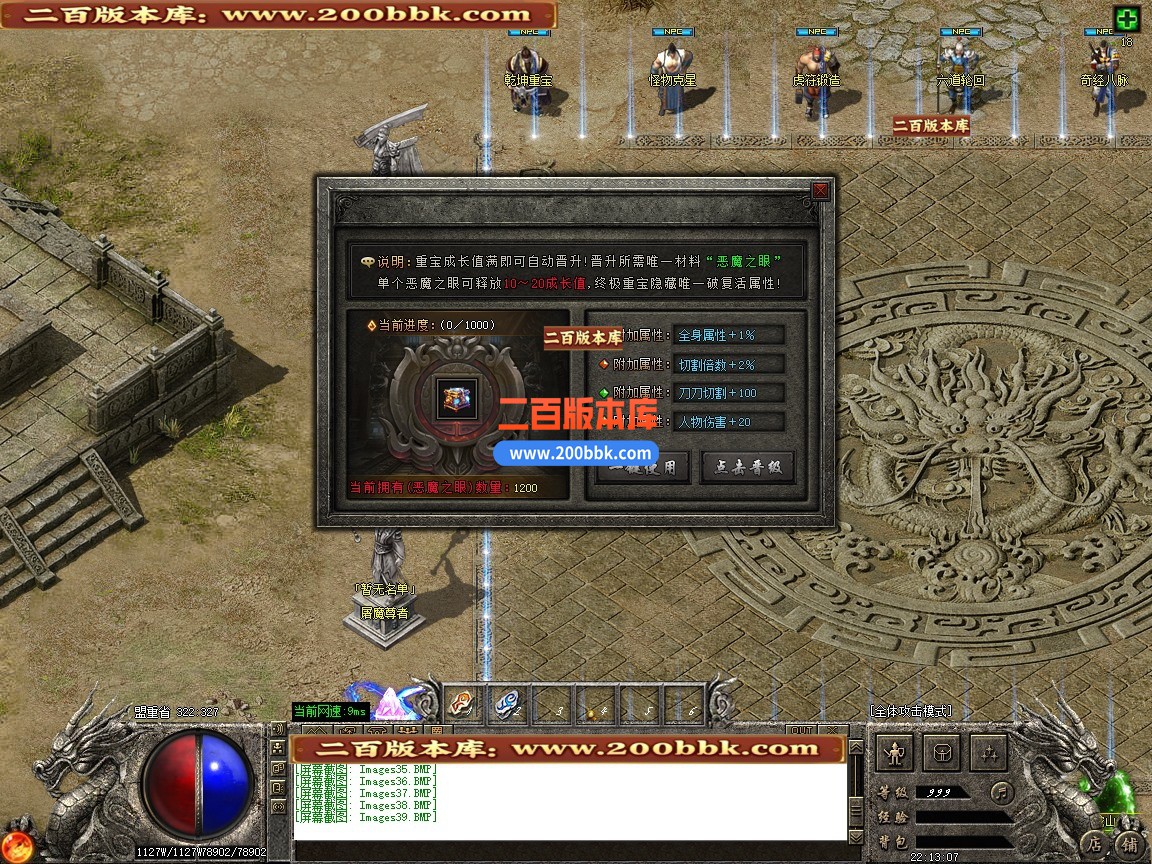The width and height of the screenshot is (1152, 864).
Task: Click the chat log message area
Action: [x=570, y=800]
